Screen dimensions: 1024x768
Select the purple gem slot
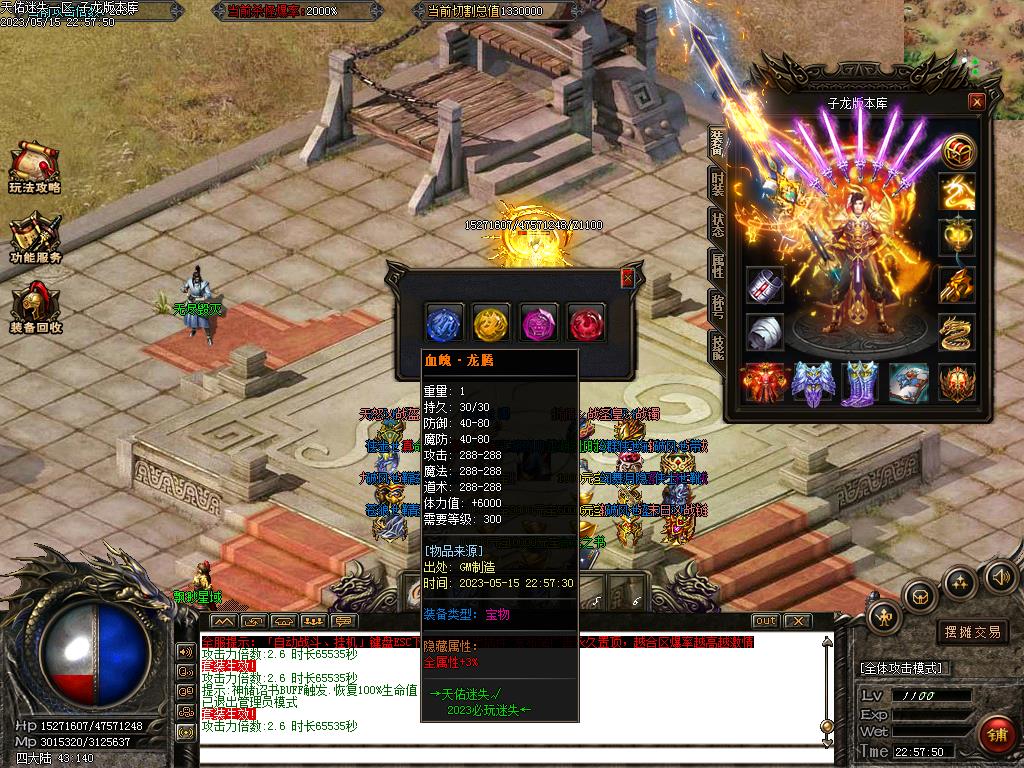tap(540, 323)
